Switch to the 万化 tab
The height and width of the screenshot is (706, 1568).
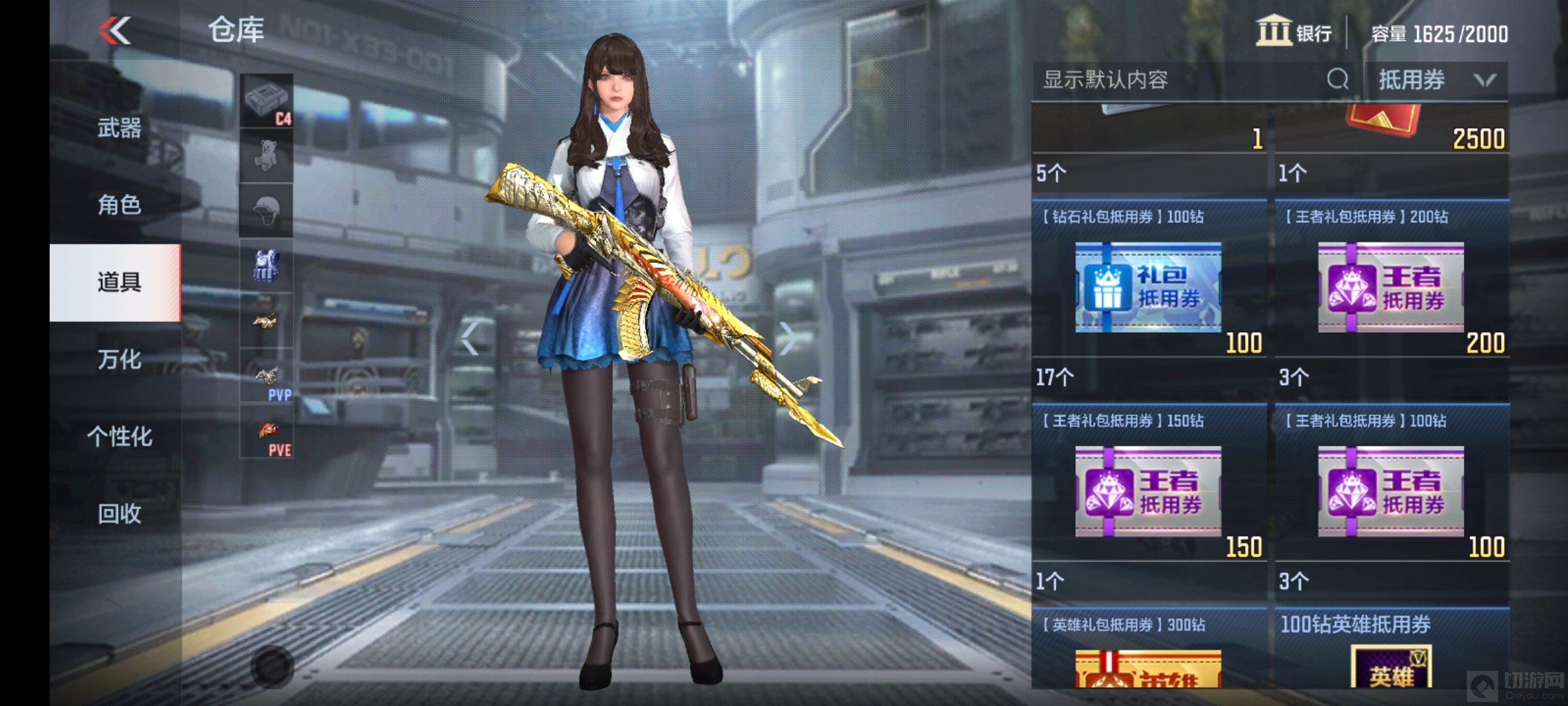119,360
